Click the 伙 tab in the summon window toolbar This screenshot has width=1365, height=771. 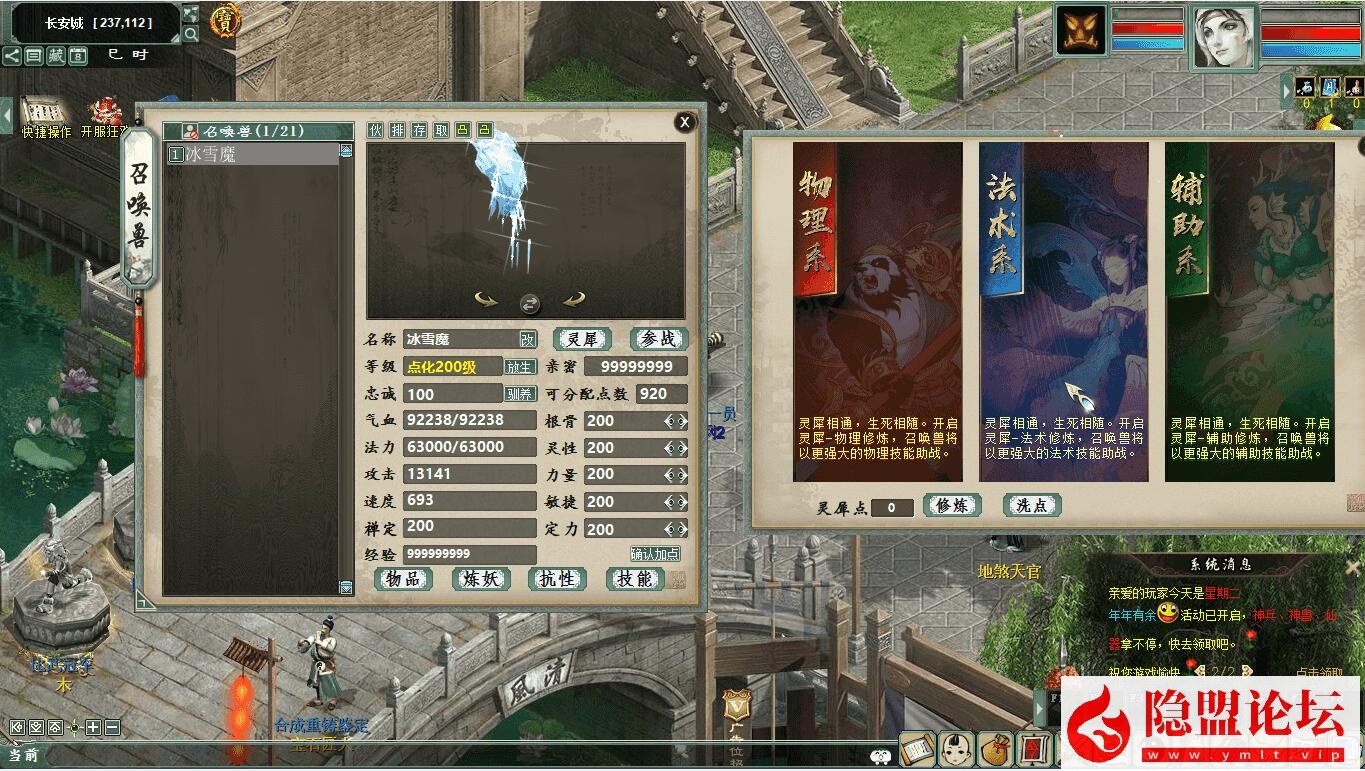pyautogui.click(x=375, y=129)
